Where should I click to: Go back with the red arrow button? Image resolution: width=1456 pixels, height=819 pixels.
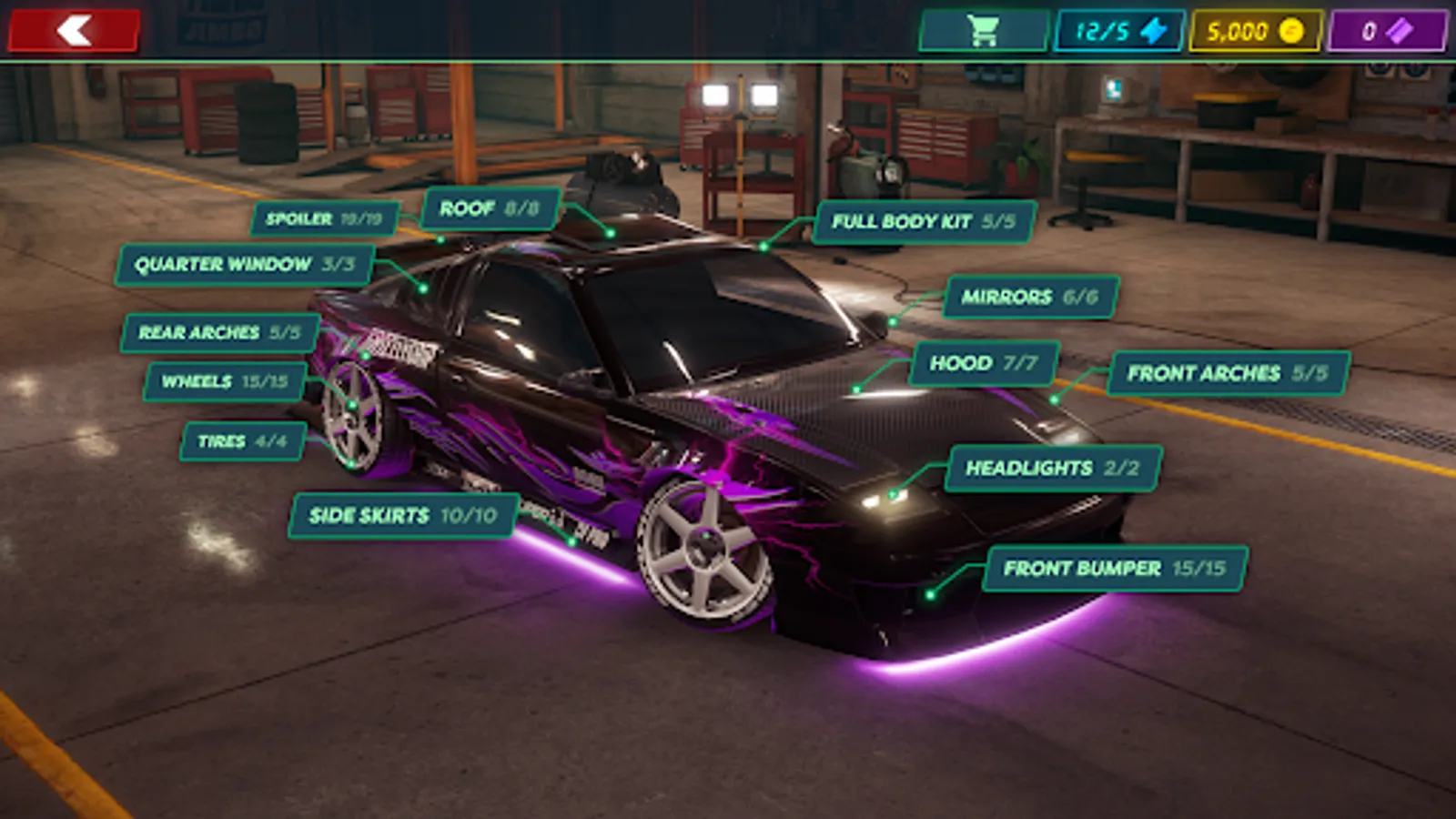click(74, 30)
